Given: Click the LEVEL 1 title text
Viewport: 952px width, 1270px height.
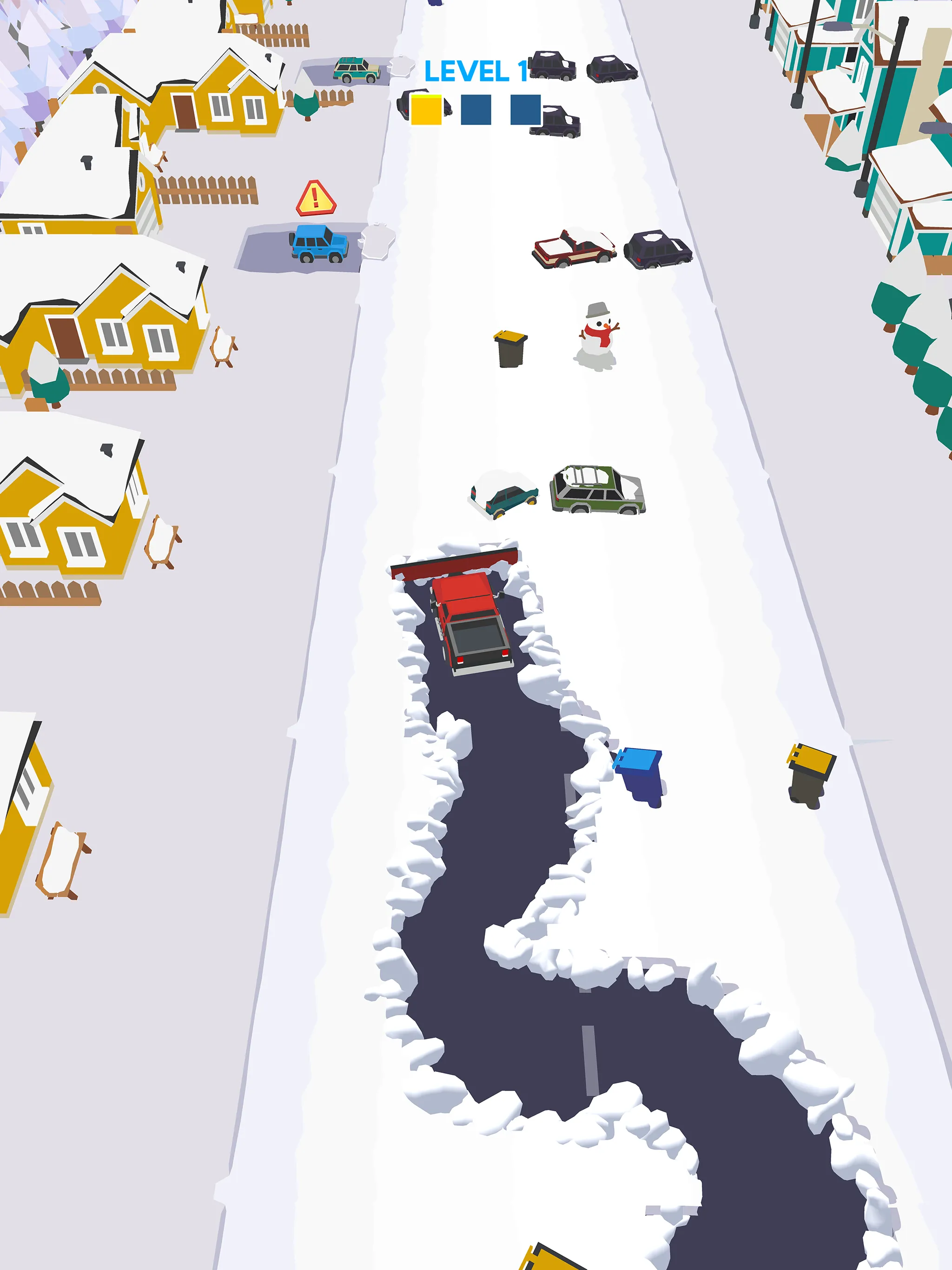Looking at the screenshot, I should [x=476, y=70].
